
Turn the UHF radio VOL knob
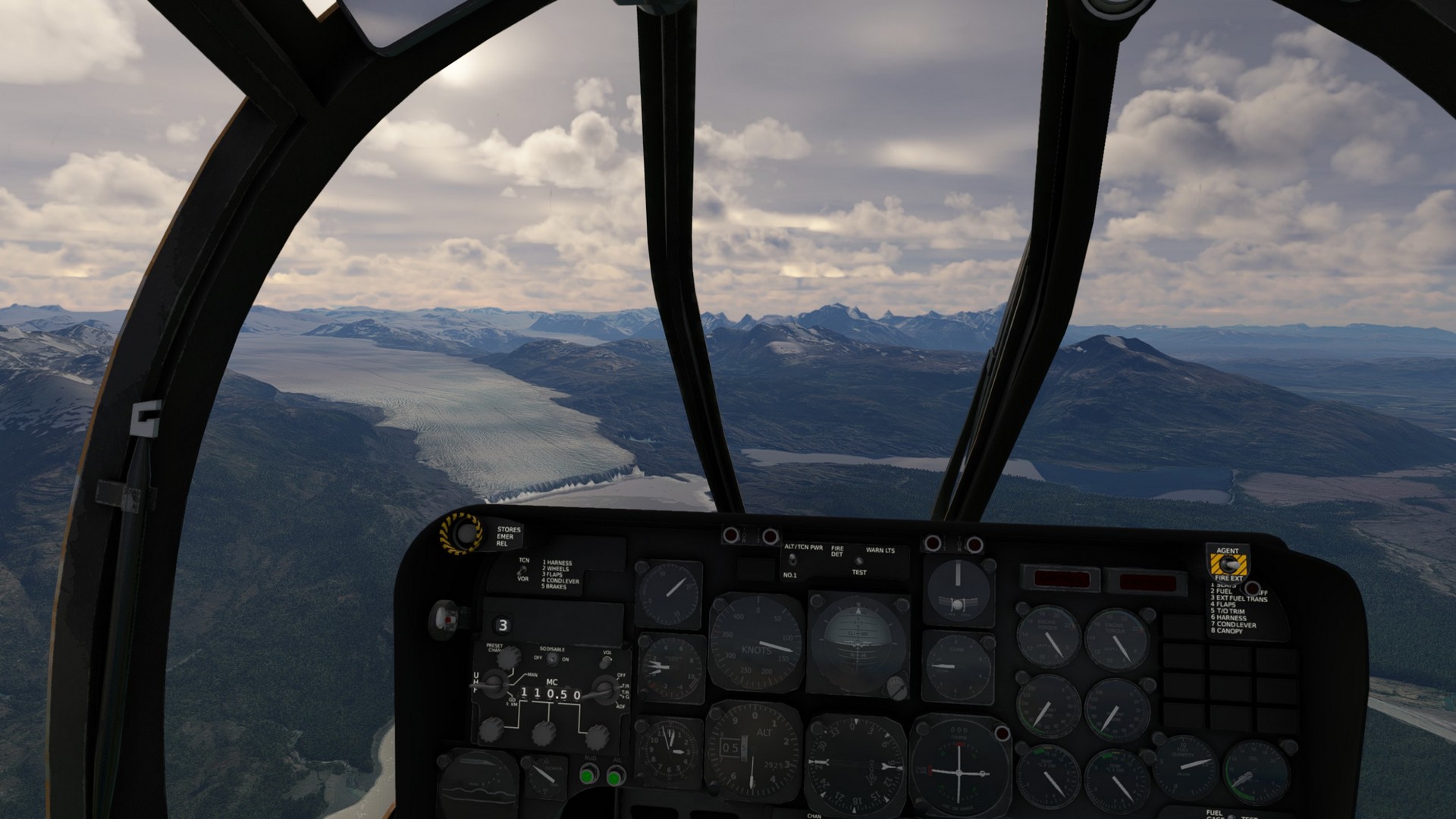tap(605, 663)
